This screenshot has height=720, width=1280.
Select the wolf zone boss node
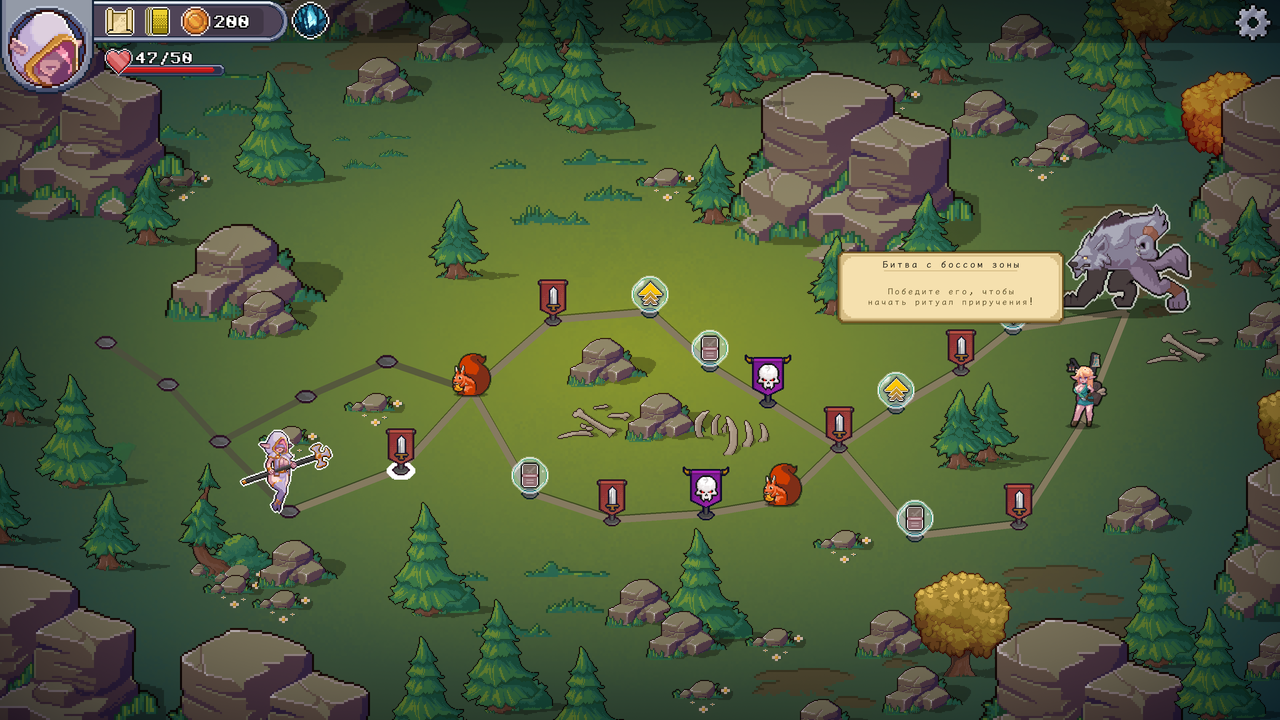[1128, 262]
